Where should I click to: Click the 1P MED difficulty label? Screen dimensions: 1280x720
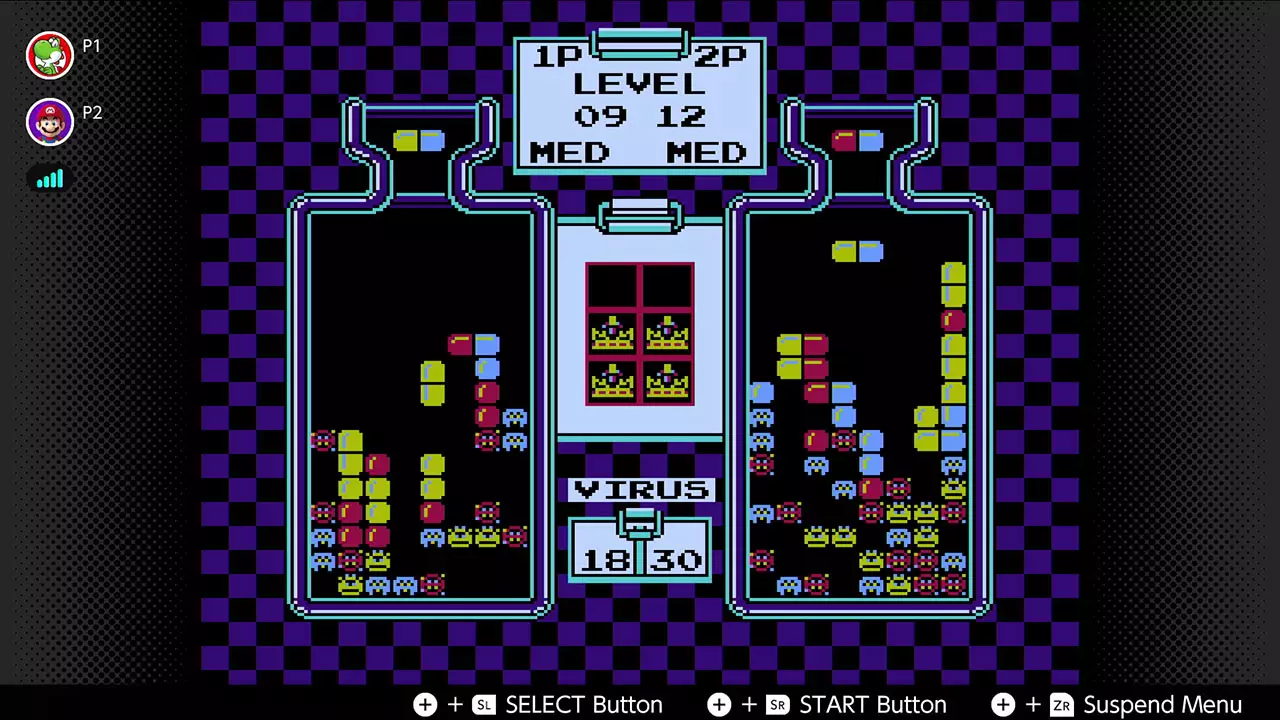(570, 152)
